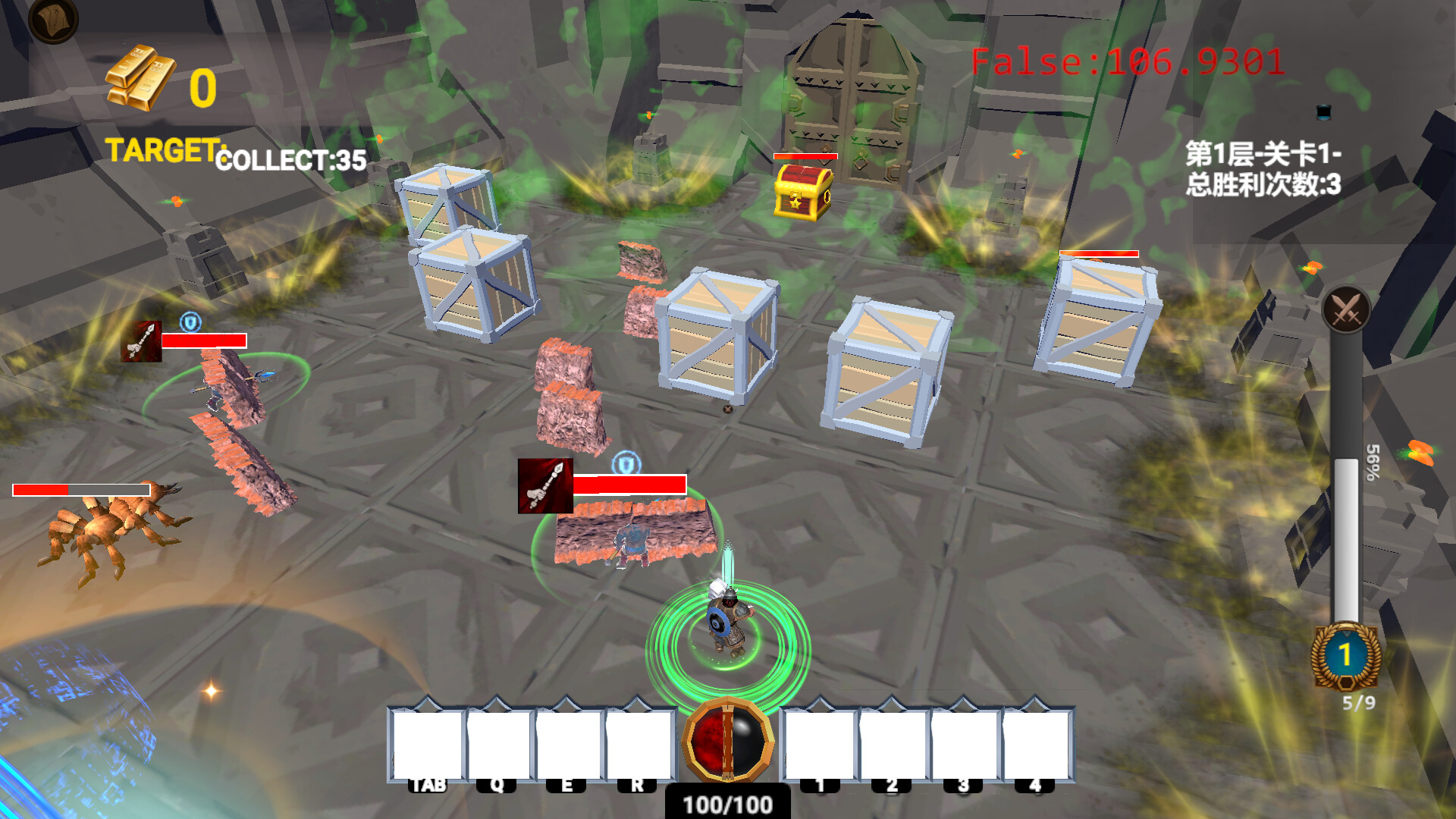Click the gold bars currency icon

pos(144,76)
